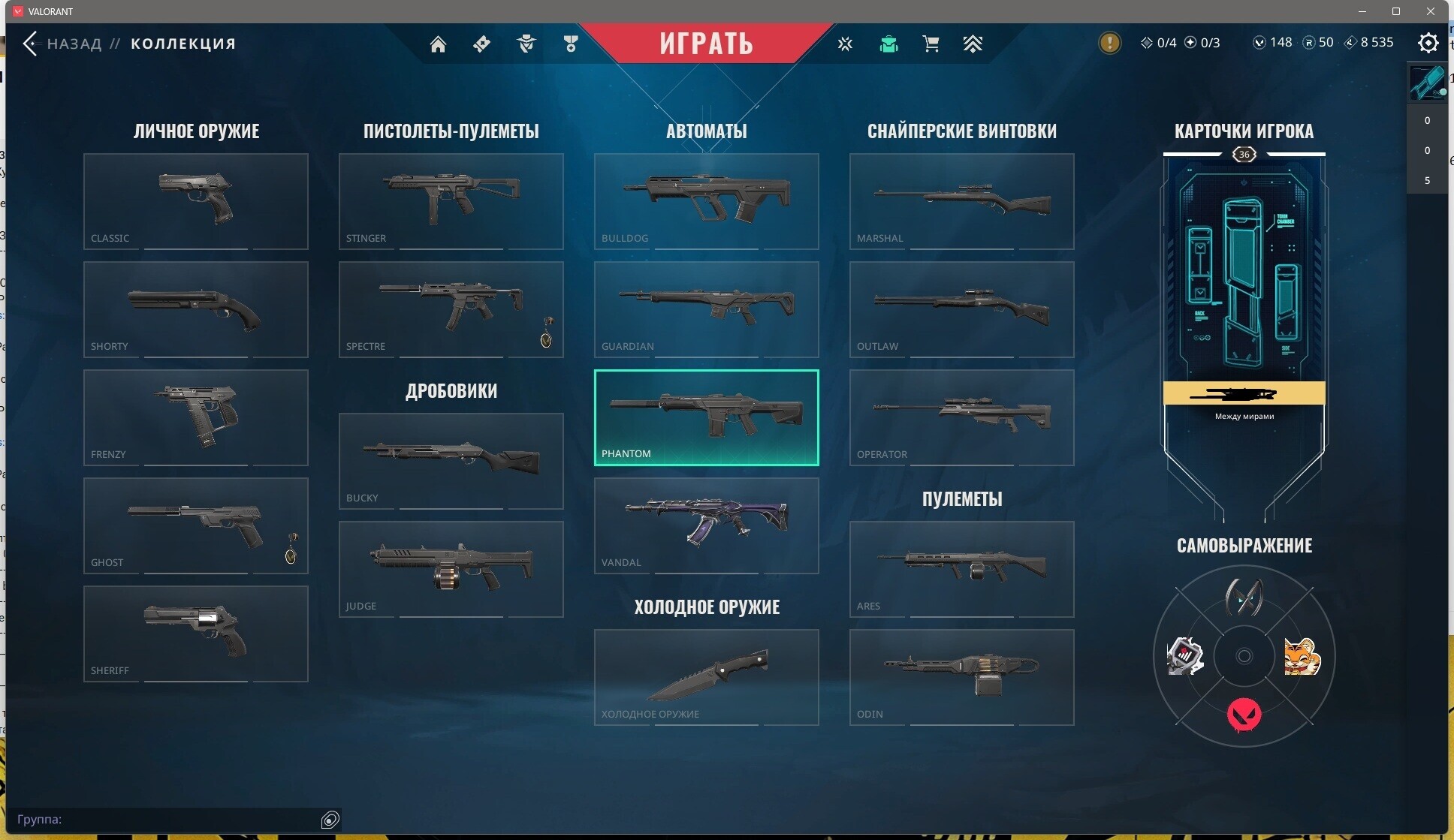The width and height of the screenshot is (1454, 840).
Task: Choose the red Valorant logo spray slot
Action: coord(1244,714)
